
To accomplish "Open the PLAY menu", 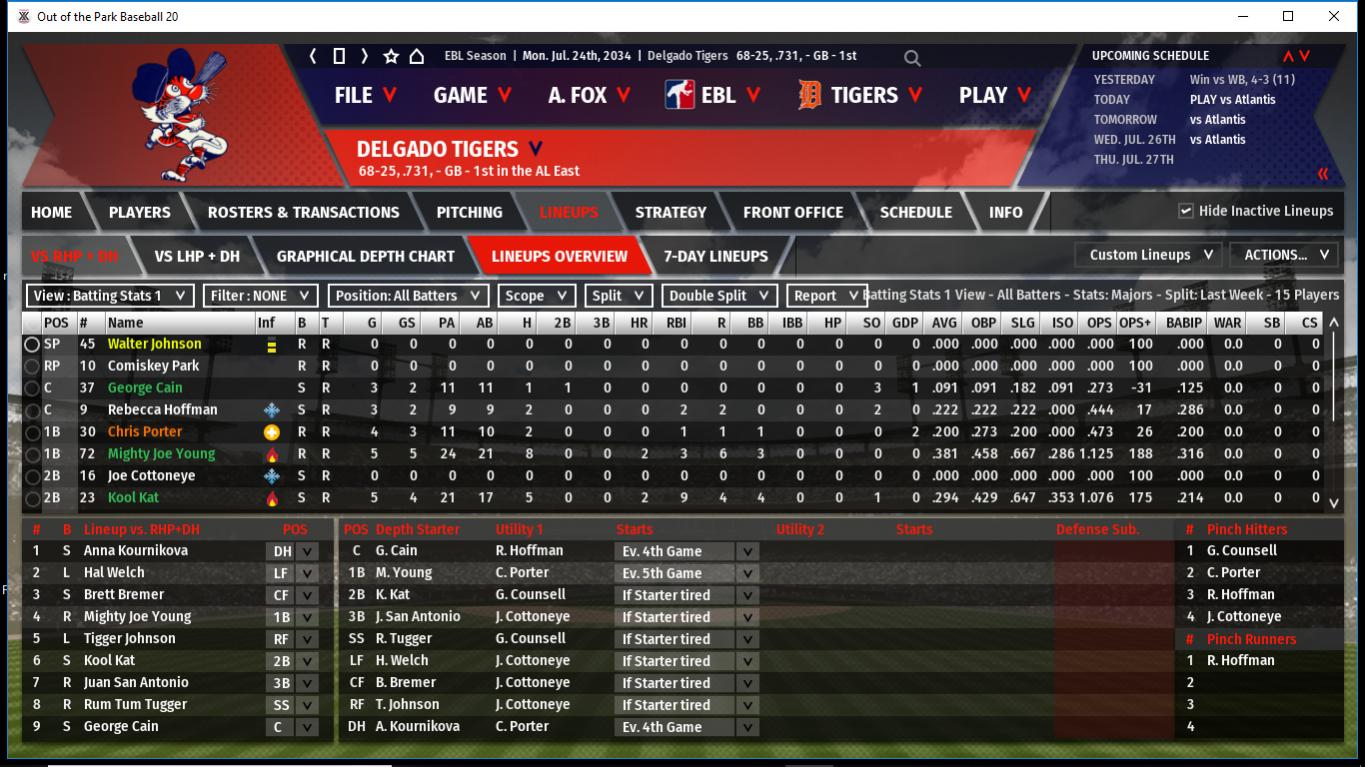I will coord(994,95).
